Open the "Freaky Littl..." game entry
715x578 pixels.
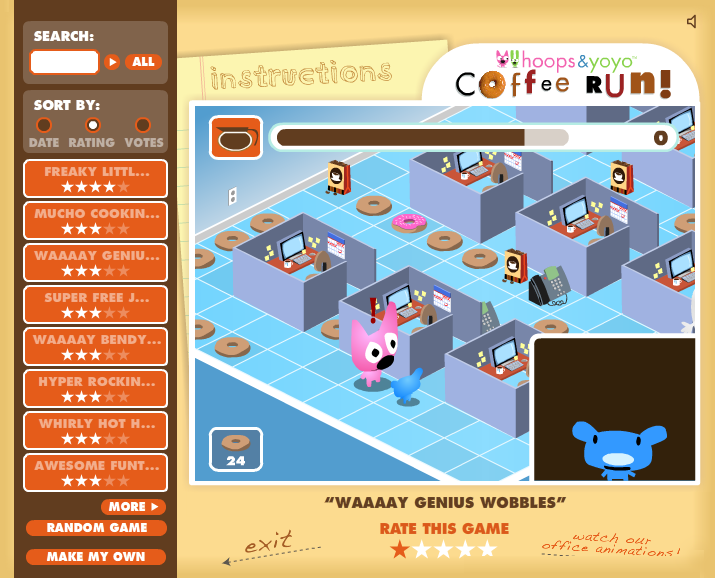(x=96, y=179)
